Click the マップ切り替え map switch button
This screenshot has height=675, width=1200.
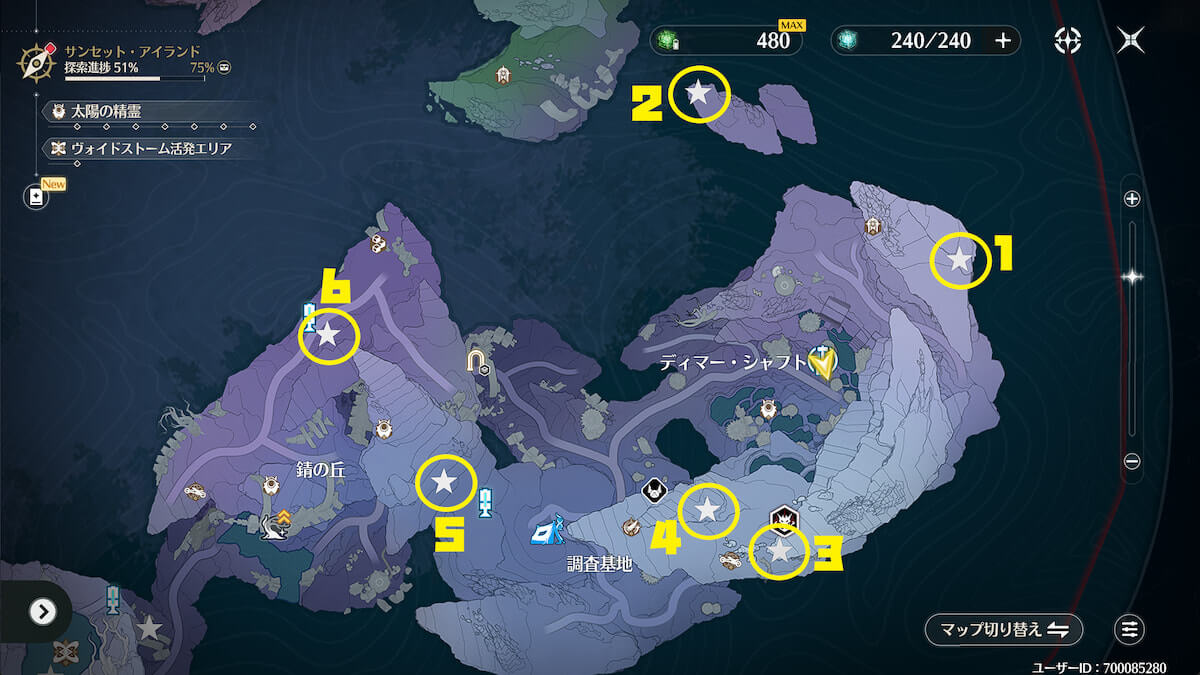(1004, 629)
